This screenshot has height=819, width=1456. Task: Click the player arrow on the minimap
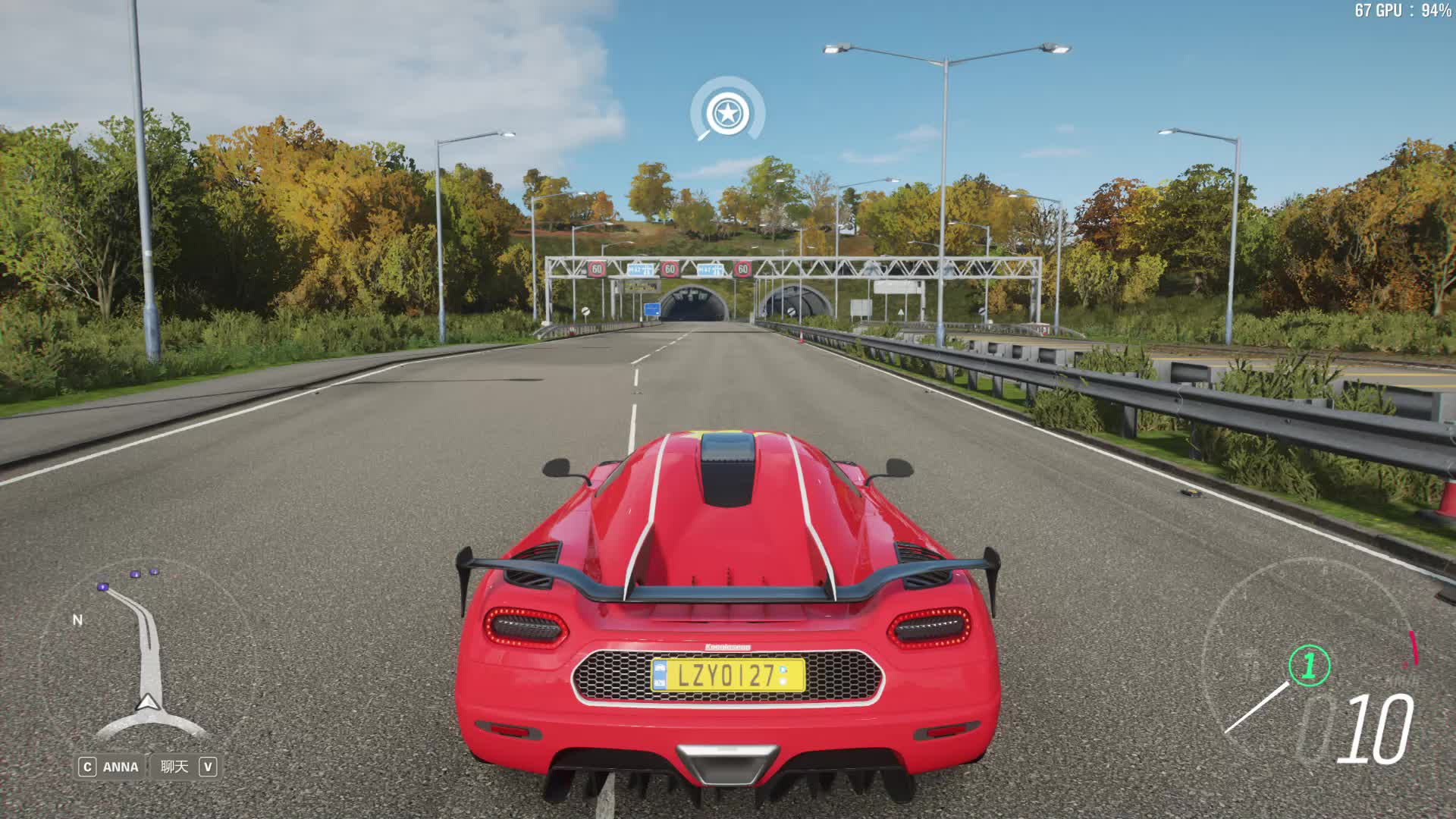148,702
